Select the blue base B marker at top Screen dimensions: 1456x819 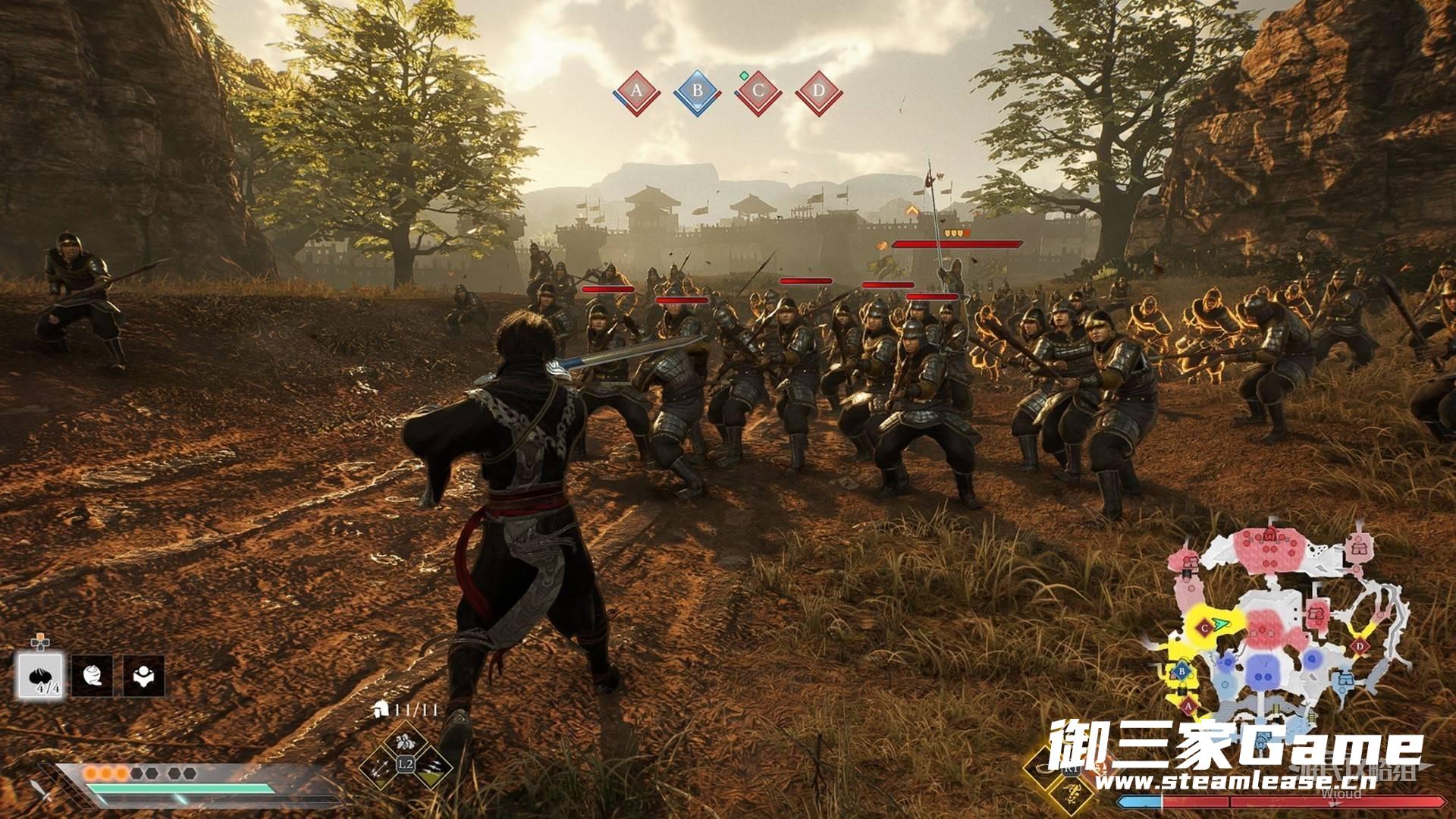pyautogui.click(x=697, y=93)
